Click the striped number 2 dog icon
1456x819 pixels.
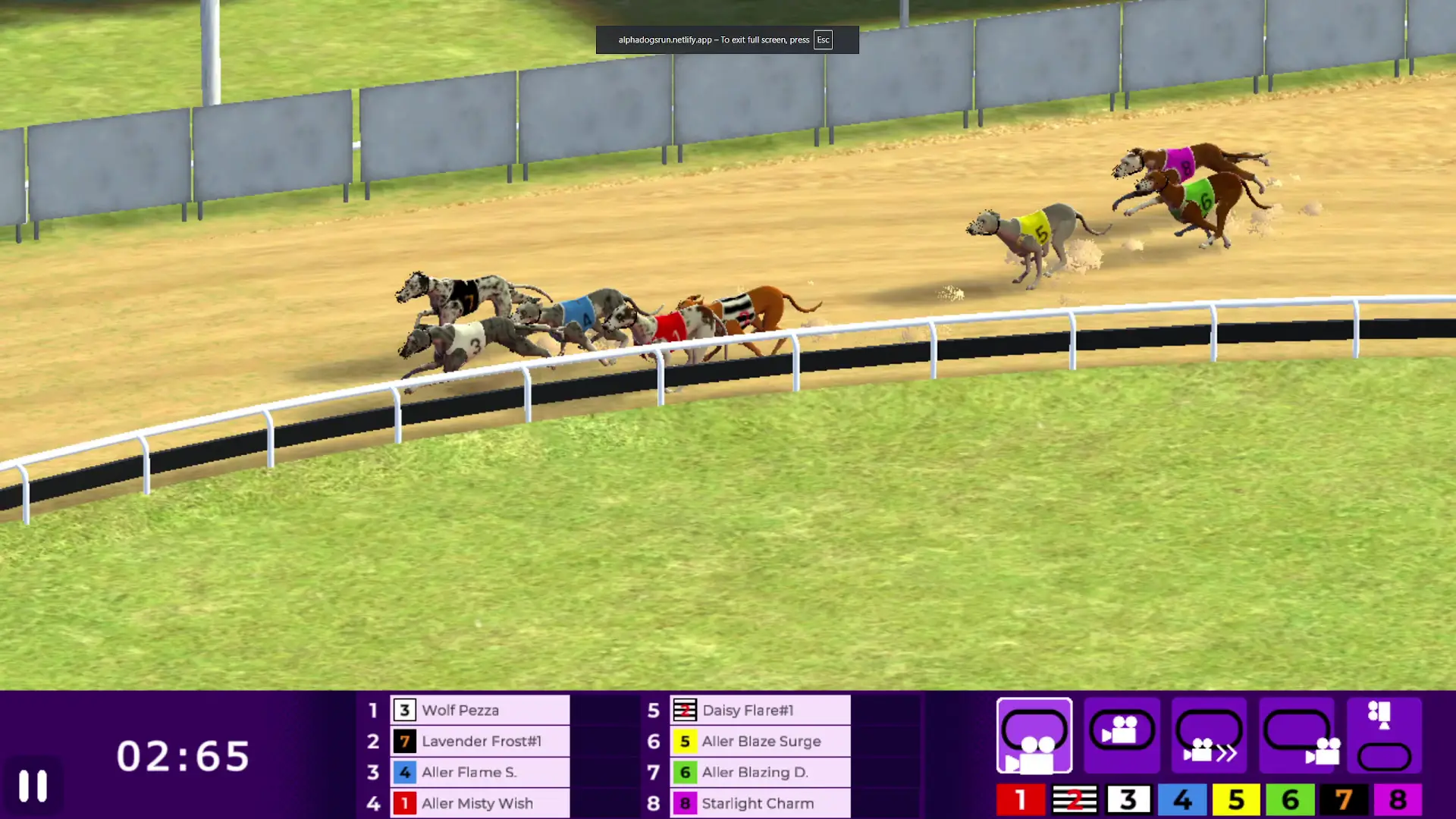tap(1074, 799)
